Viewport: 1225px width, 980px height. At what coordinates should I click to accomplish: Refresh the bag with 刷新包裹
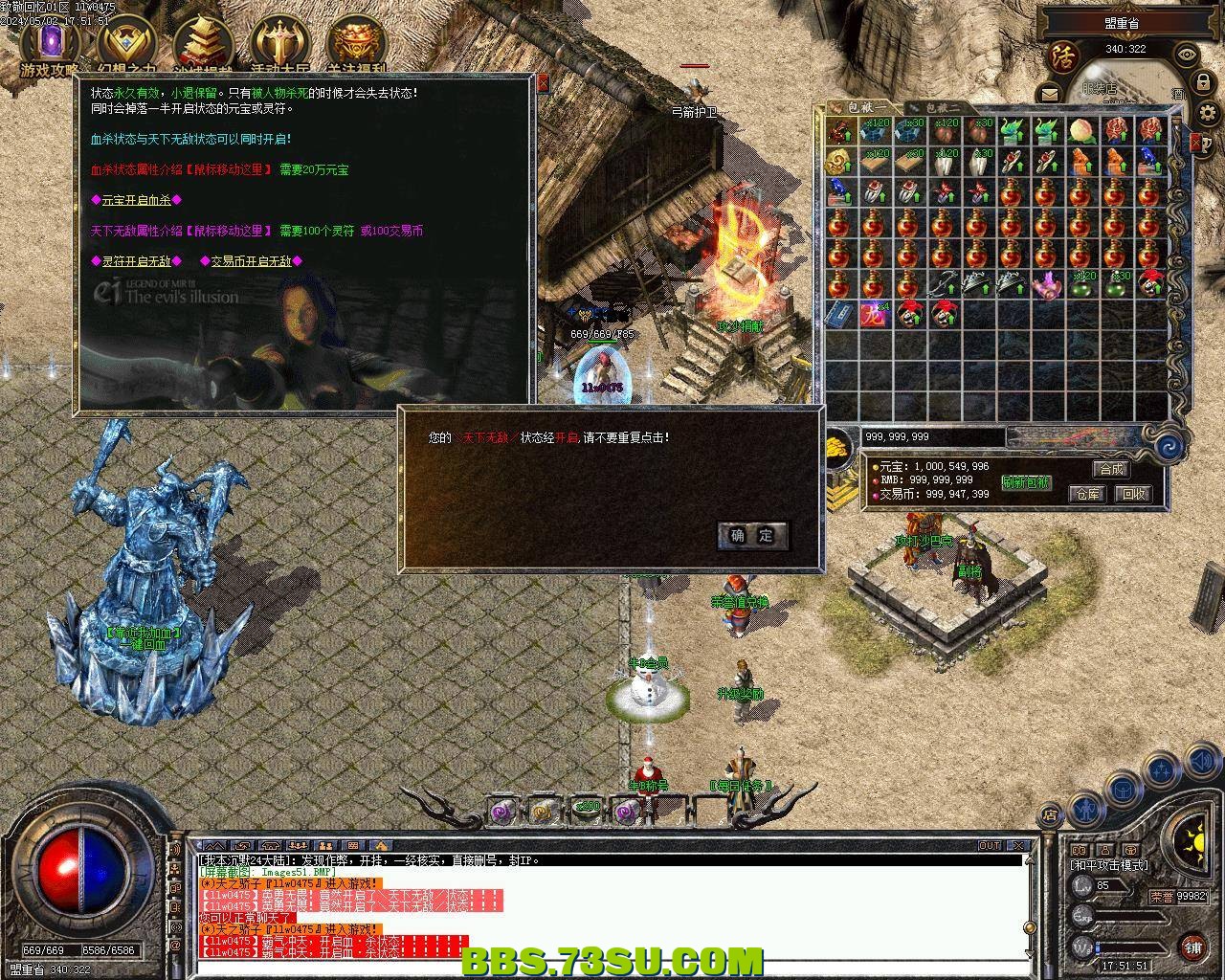pyautogui.click(x=1026, y=482)
